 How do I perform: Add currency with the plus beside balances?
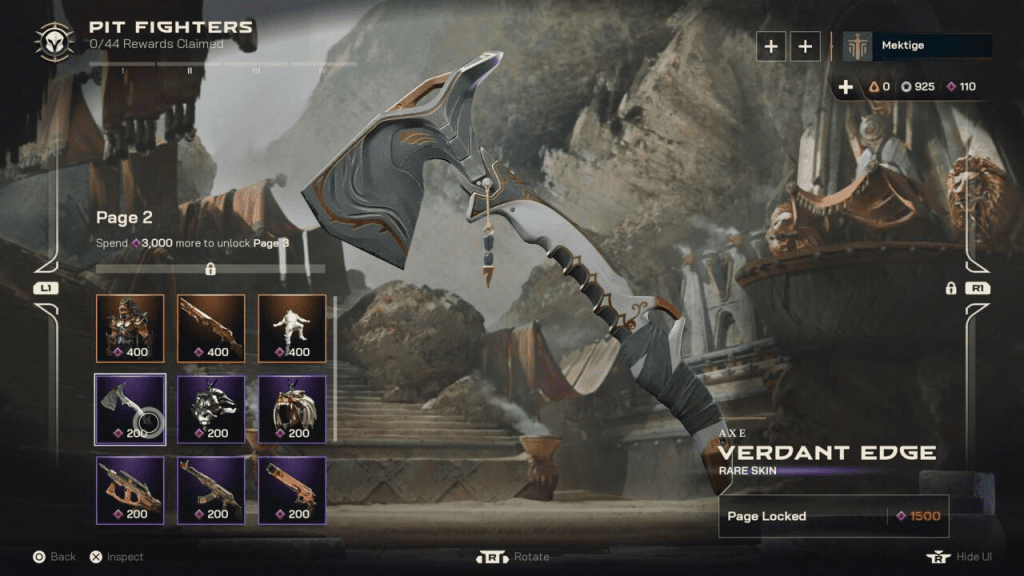click(846, 87)
